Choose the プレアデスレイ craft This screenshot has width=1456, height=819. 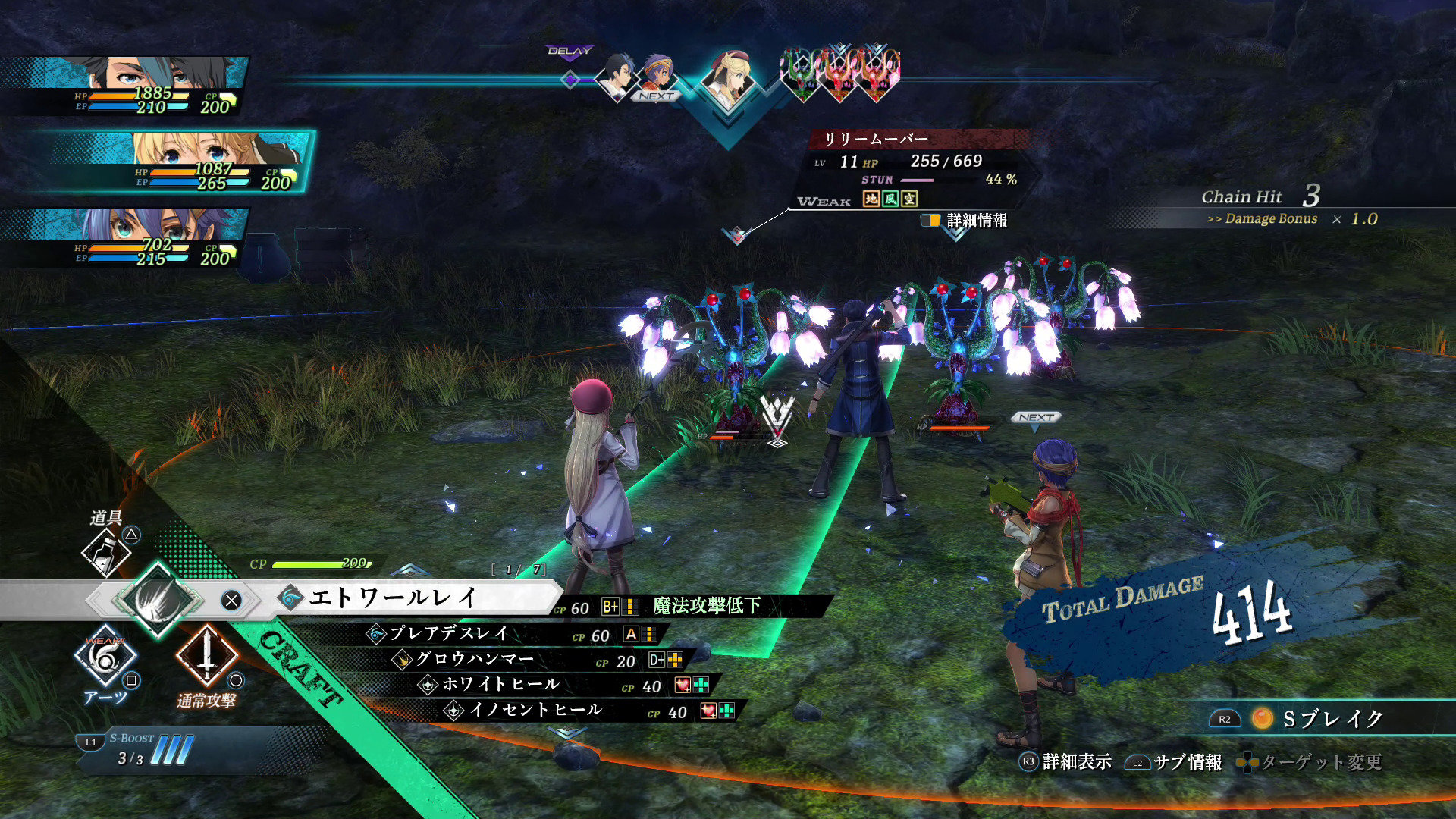click(x=449, y=634)
